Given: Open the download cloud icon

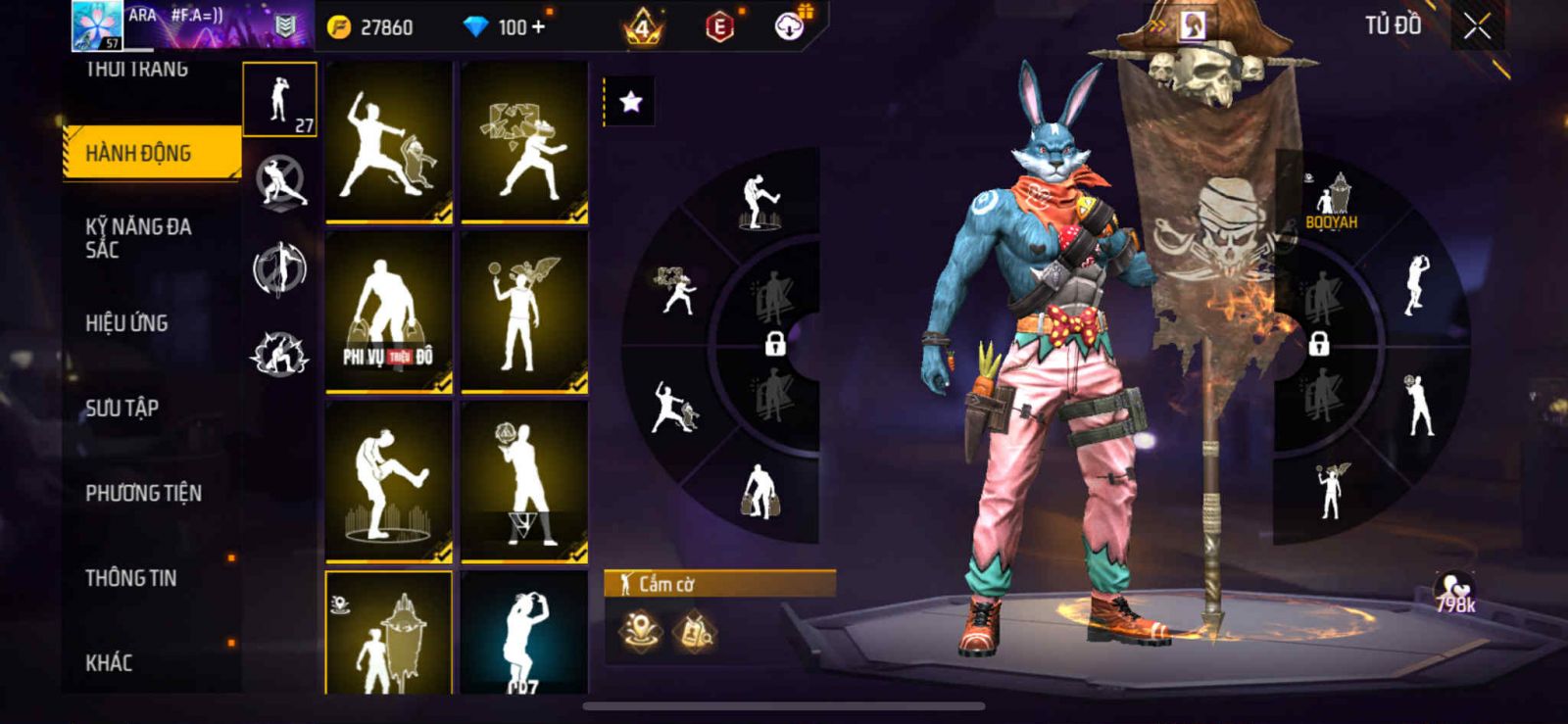Looking at the screenshot, I should (x=789, y=26).
